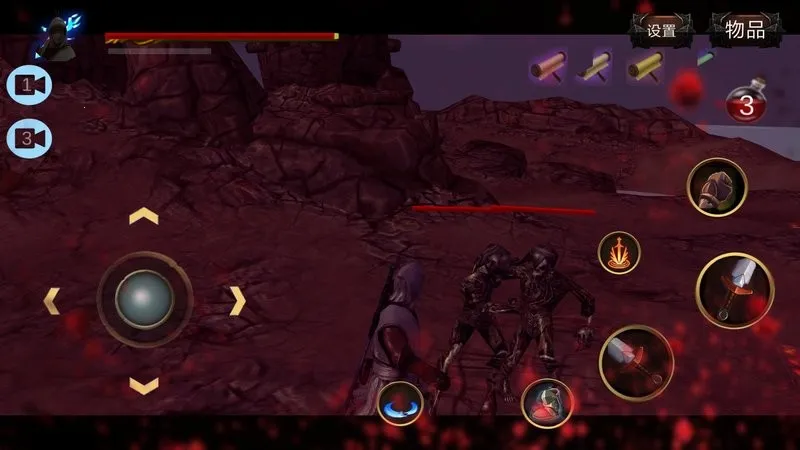This screenshot has width=800, height=450.
Task: Use the red hooded figure skill
Action: tap(546, 402)
